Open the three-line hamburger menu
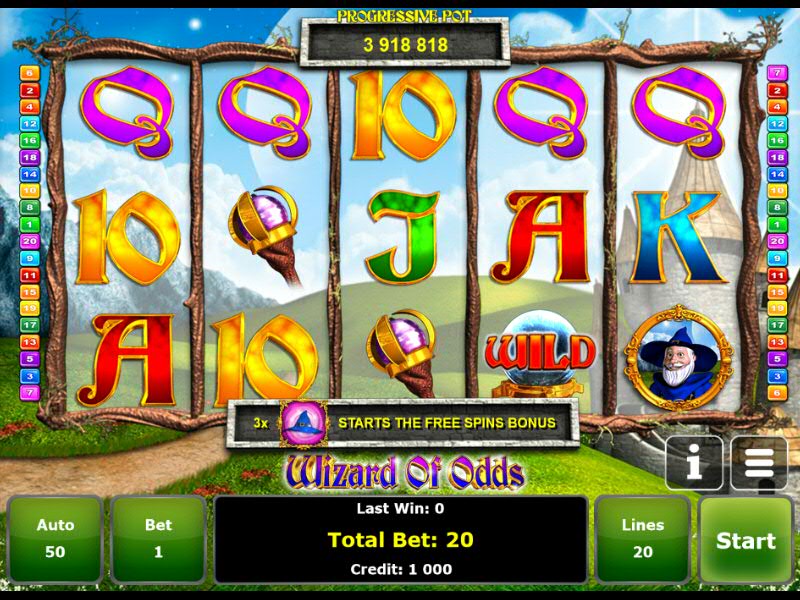800x600 pixels. (x=759, y=463)
